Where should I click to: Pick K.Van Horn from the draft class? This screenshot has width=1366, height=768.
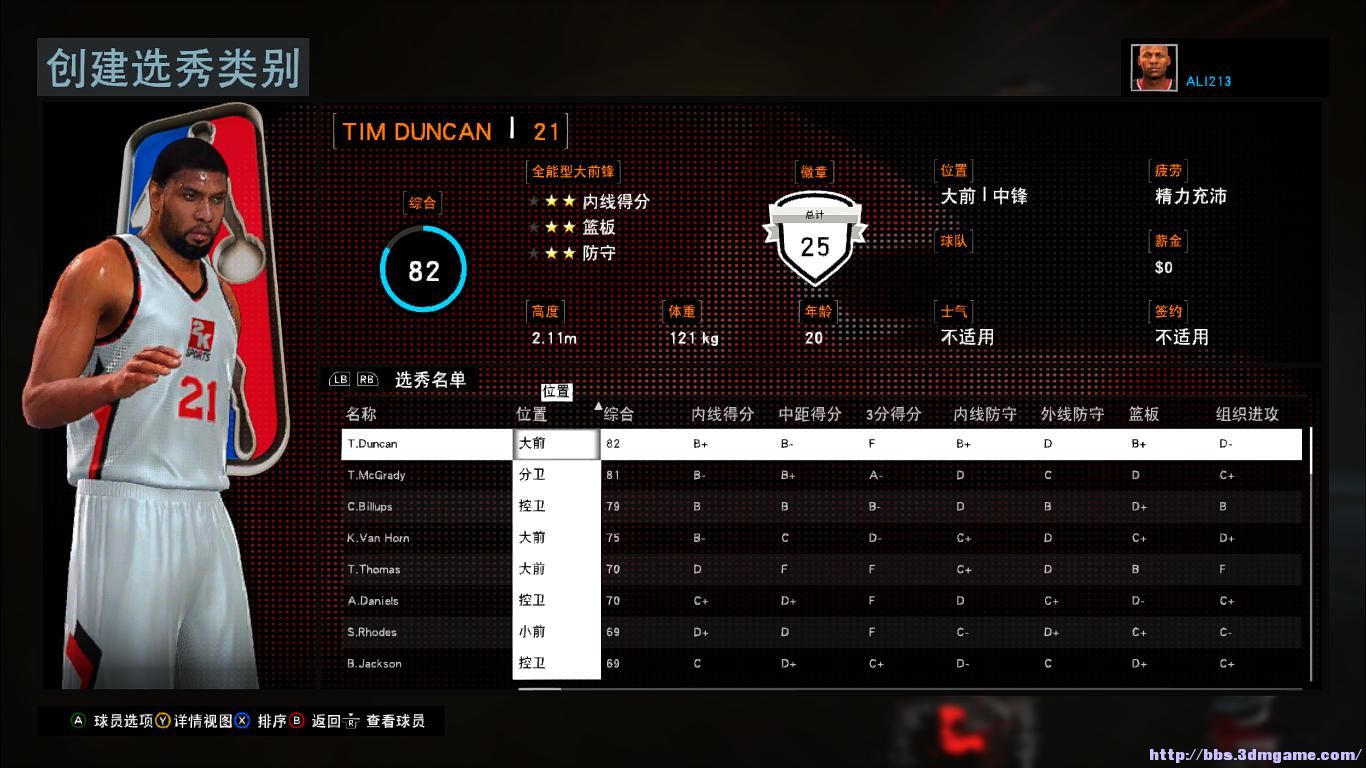coord(378,538)
